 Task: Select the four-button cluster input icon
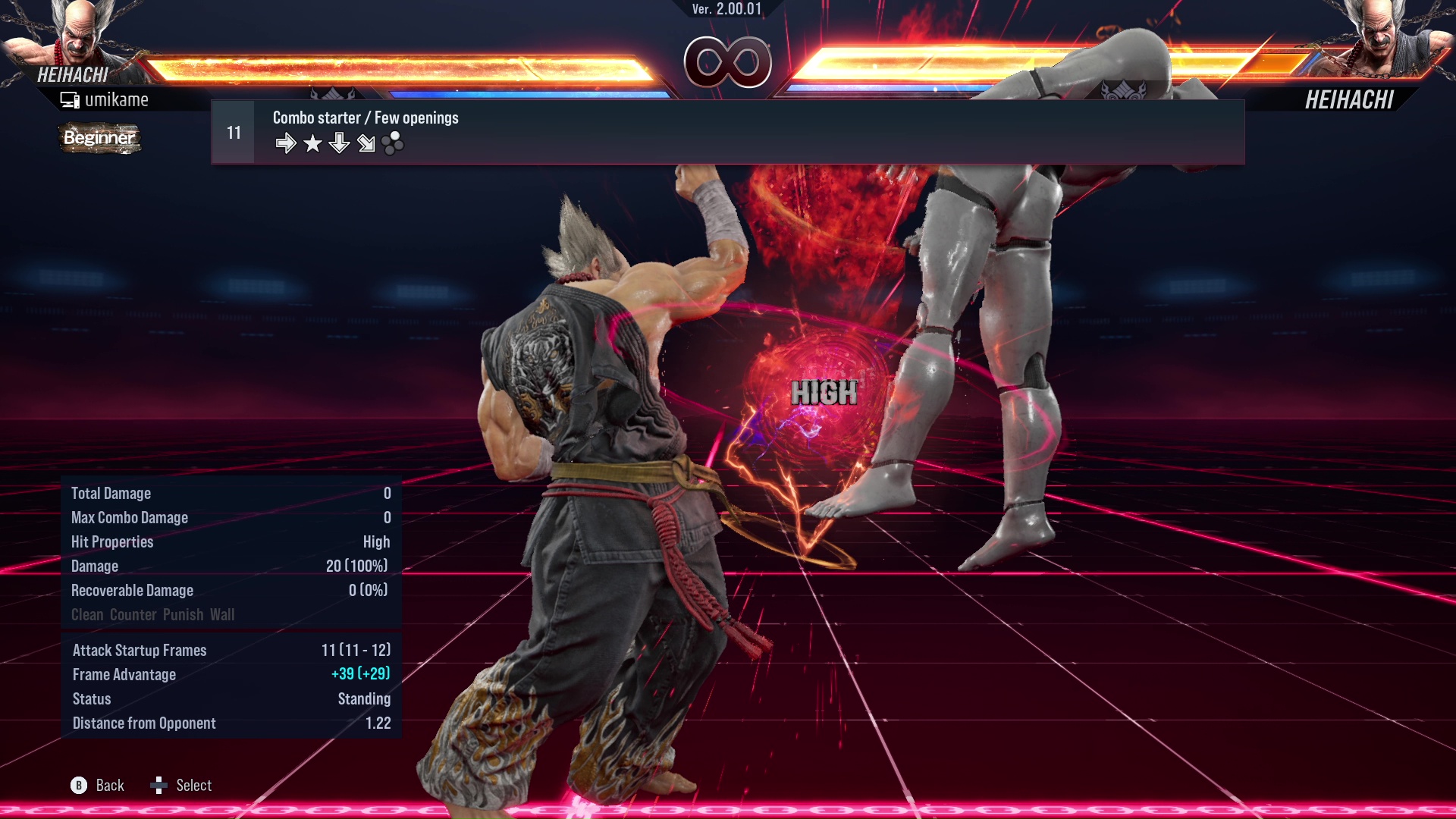tap(392, 143)
